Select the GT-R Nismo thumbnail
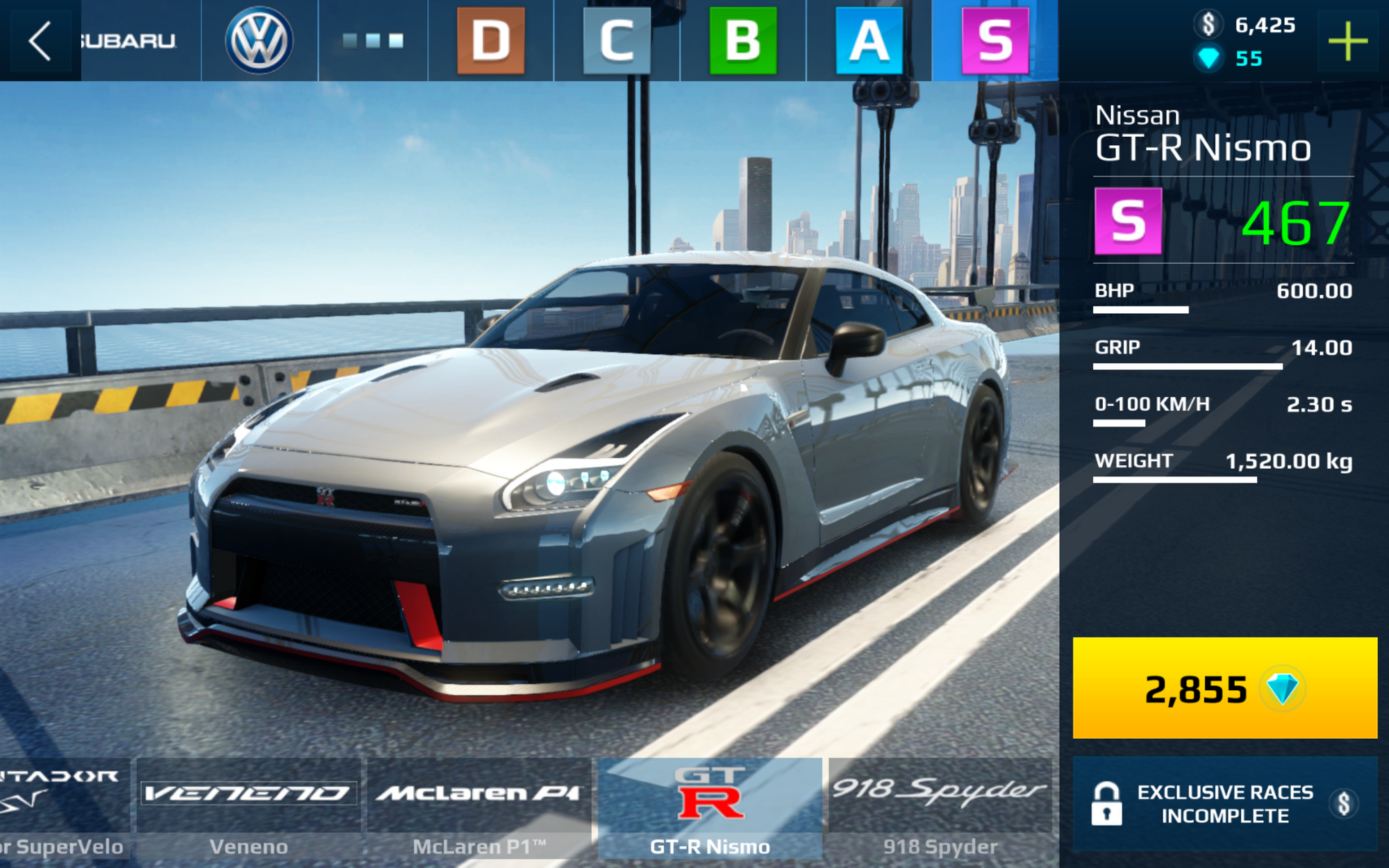1389x868 pixels. [710, 810]
